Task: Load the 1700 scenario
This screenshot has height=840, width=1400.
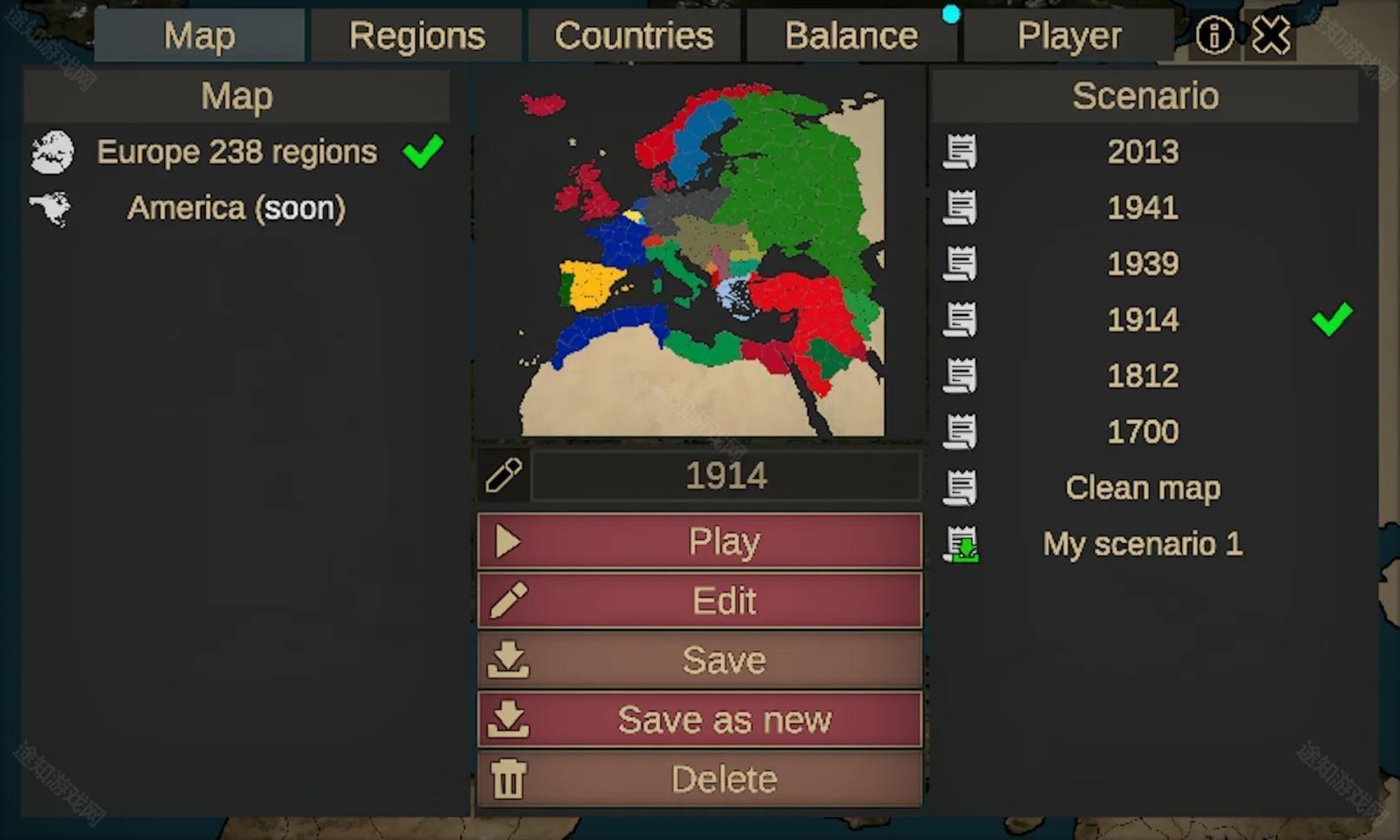Action: [x=1142, y=432]
